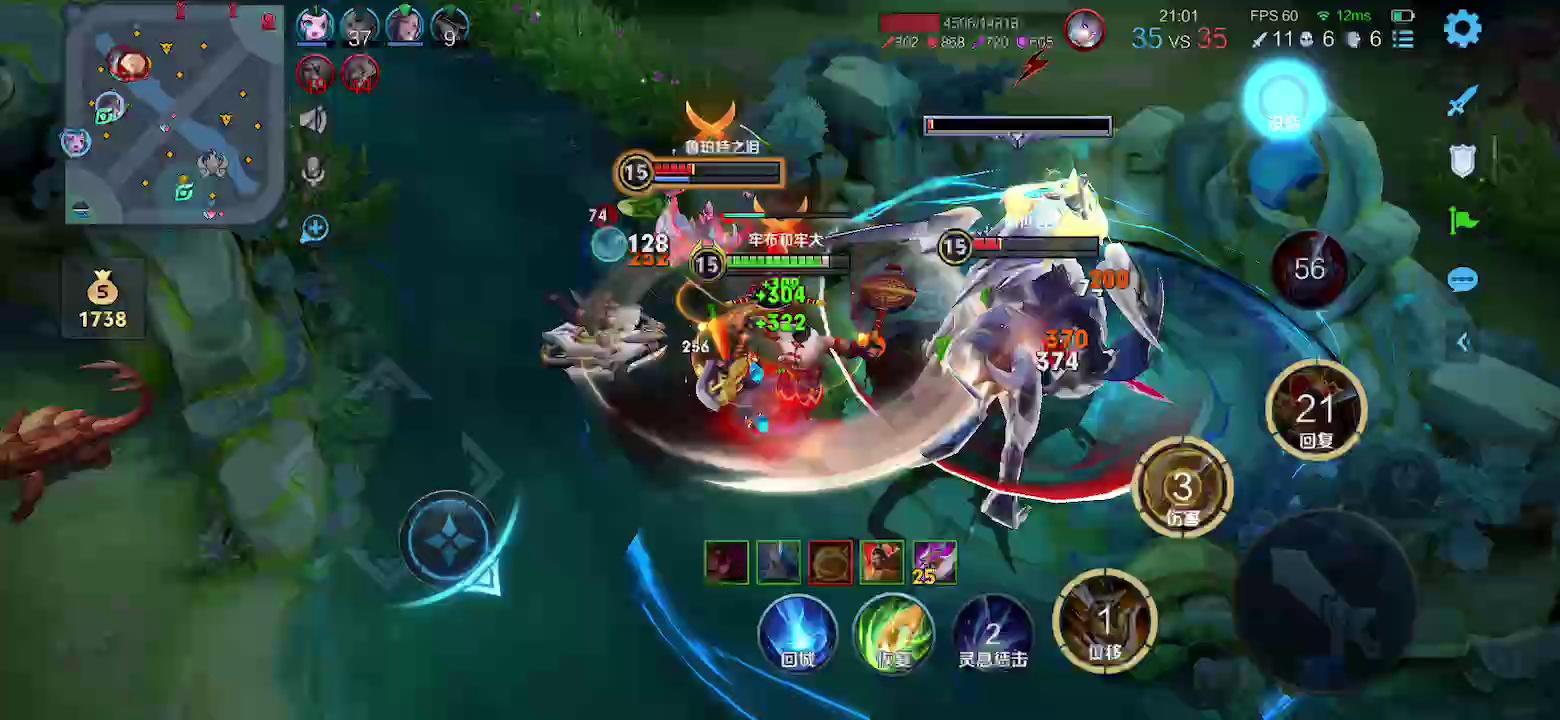Send the white shield retreat signal

tap(1462, 160)
